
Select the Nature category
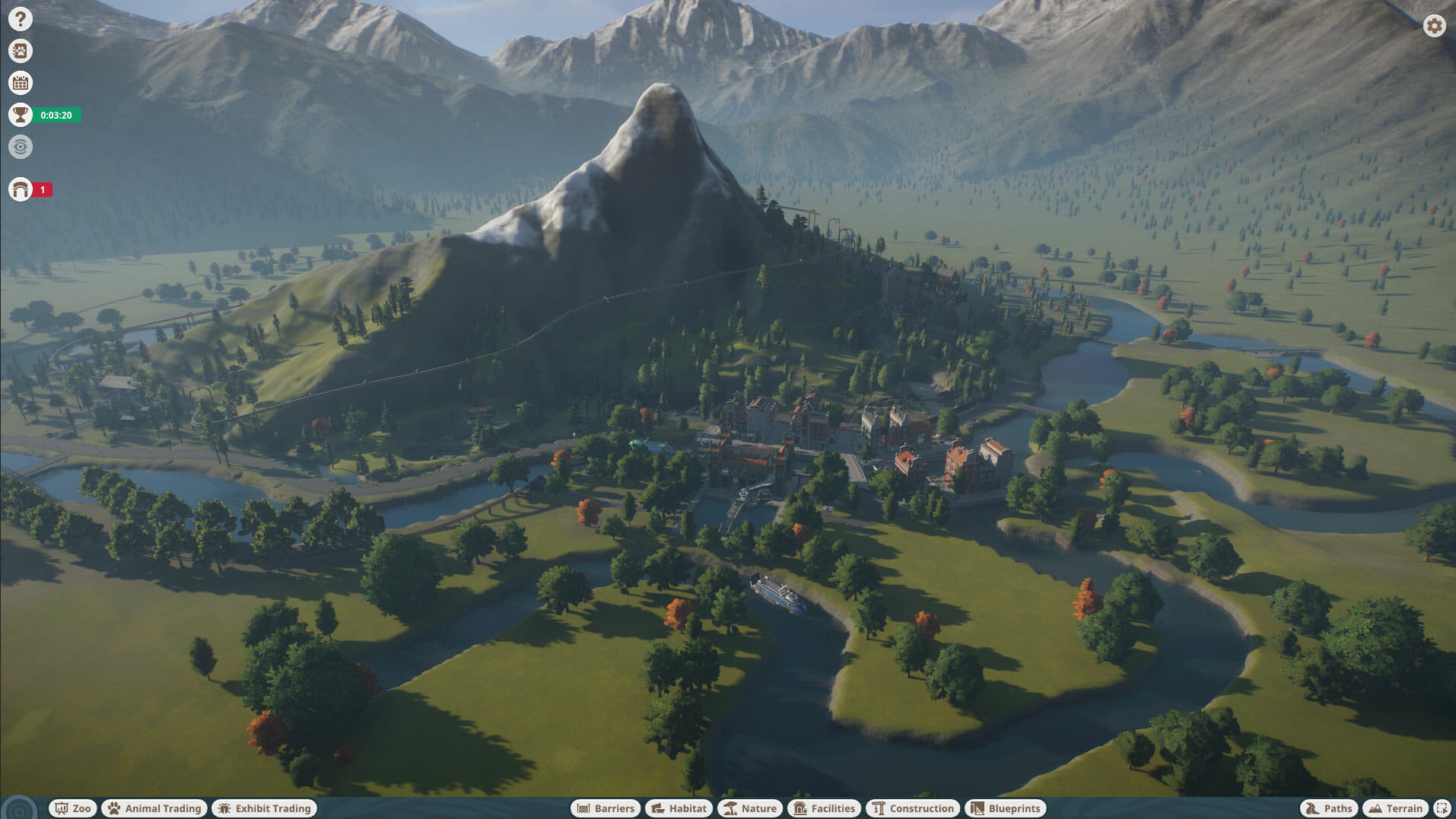pyautogui.click(x=751, y=808)
